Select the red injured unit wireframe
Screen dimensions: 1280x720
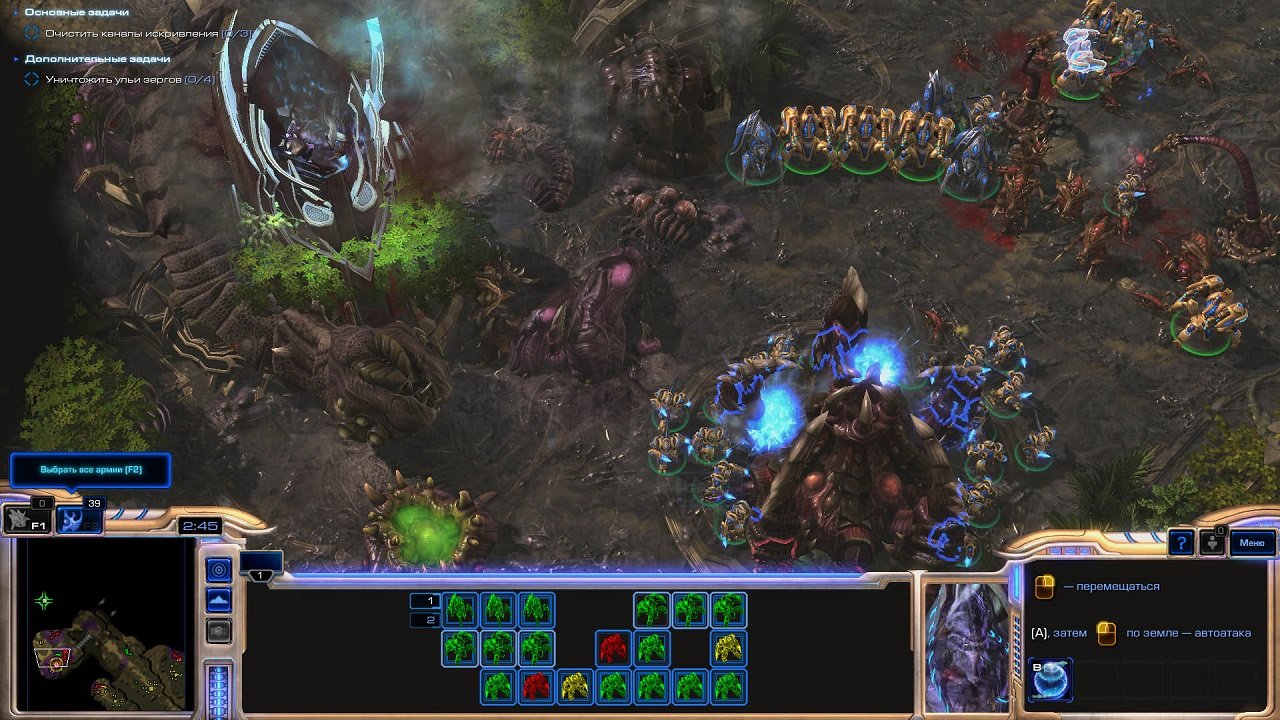click(x=611, y=646)
